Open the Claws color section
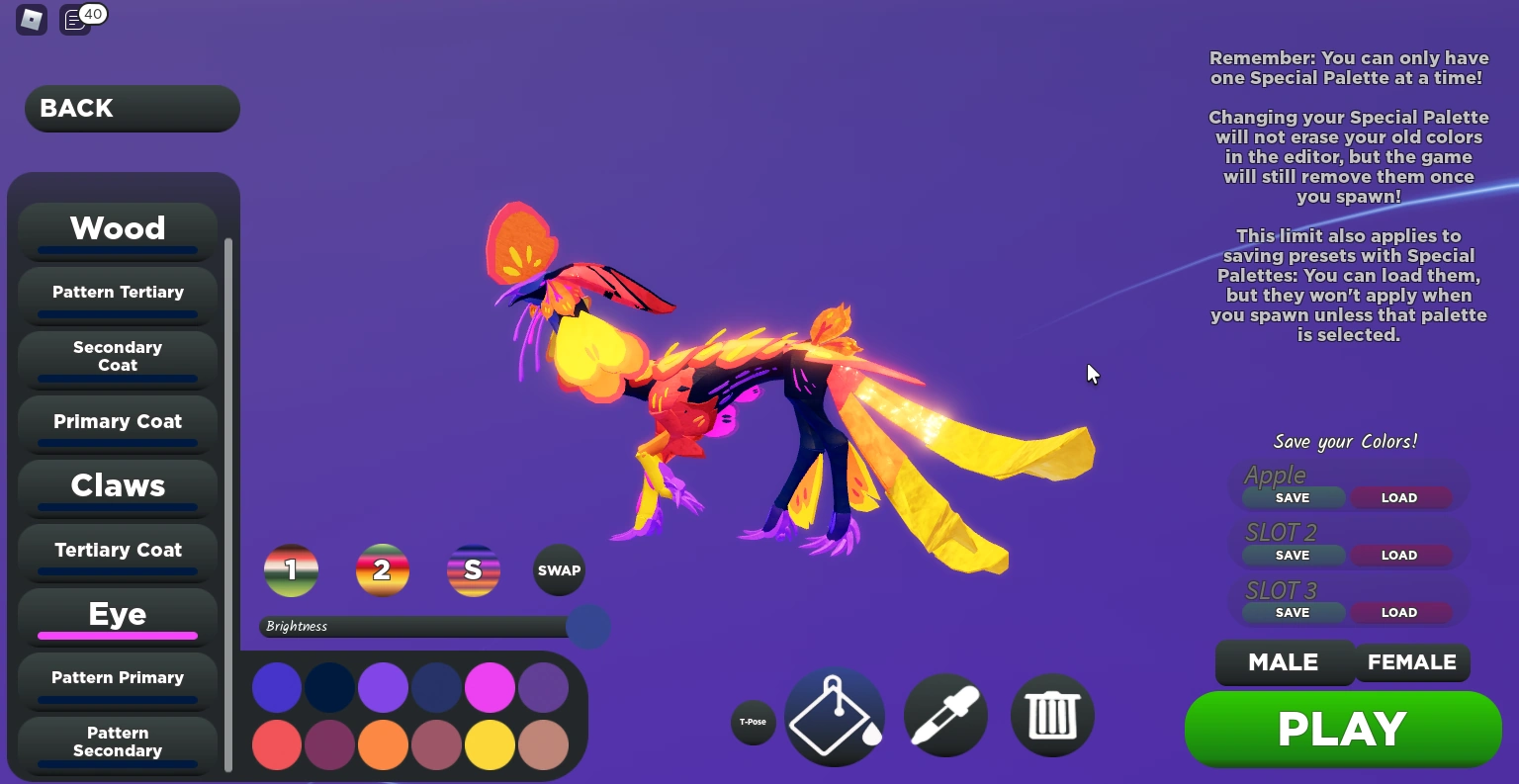Screen dimensions: 1519x784 pyautogui.click(x=117, y=485)
